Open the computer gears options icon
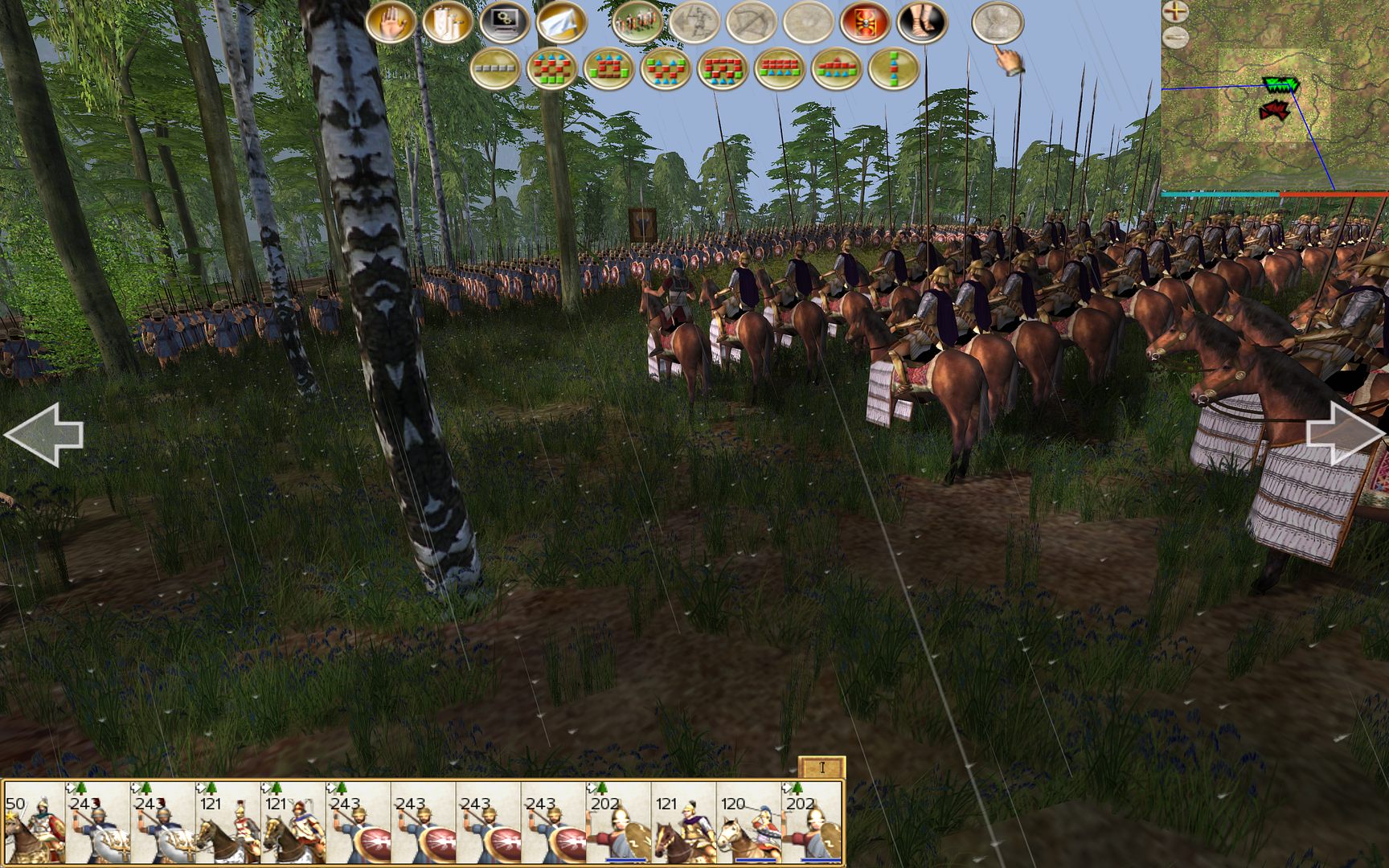The height and width of the screenshot is (868, 1389). click(x=504, y=23)
